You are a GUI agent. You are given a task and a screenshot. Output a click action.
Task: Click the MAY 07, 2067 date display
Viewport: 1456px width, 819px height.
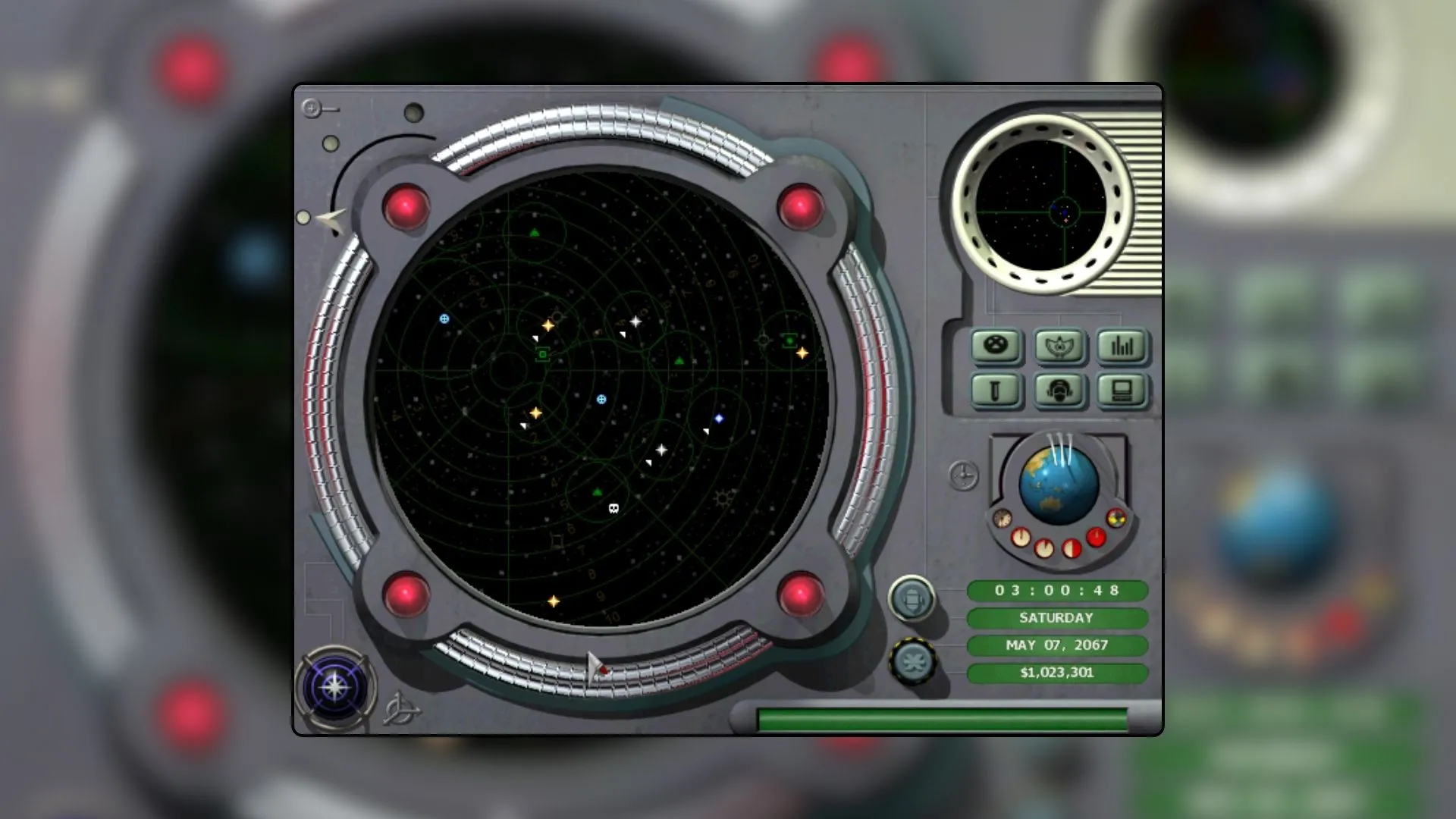(x=1057, y=645)
